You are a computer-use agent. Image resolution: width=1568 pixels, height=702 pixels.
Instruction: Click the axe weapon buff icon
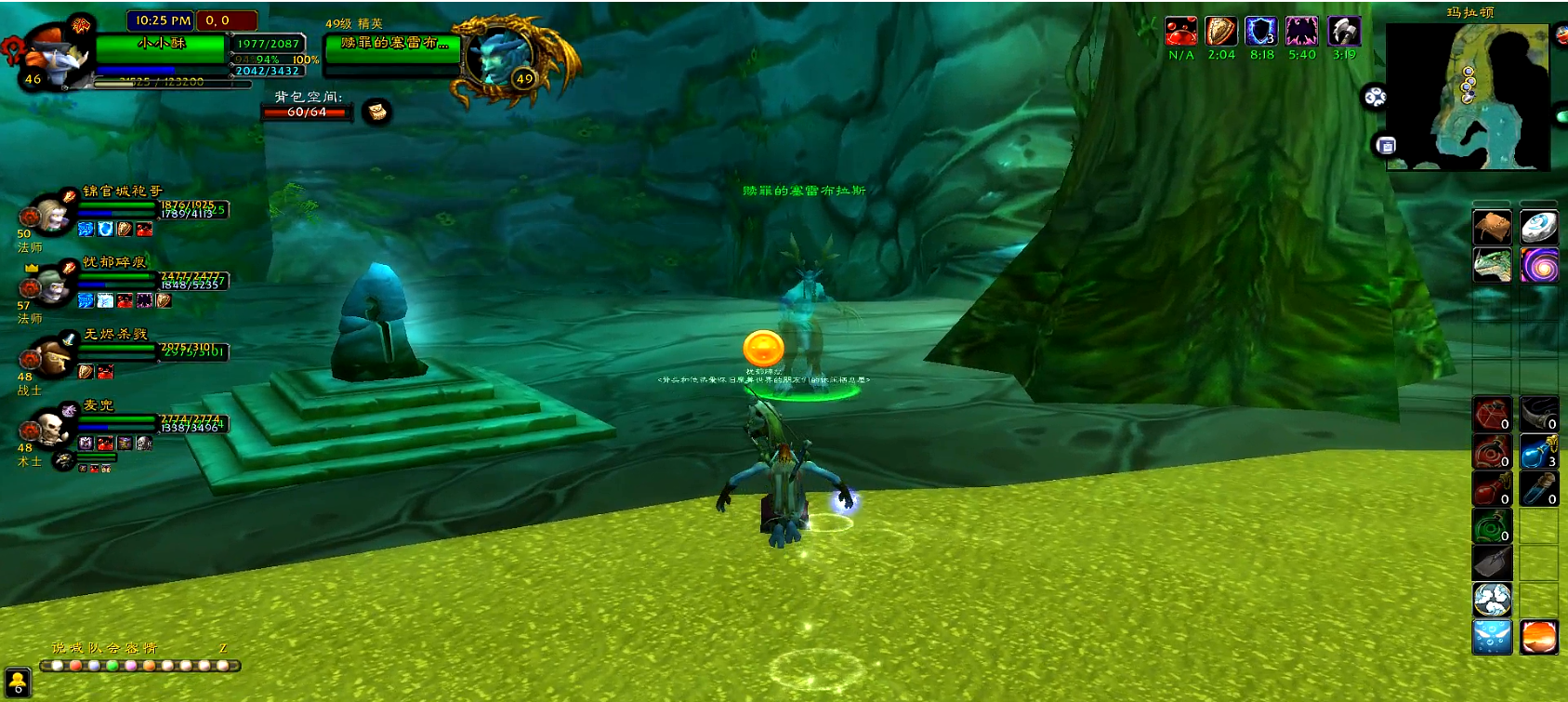click(x=1344, y=32)
